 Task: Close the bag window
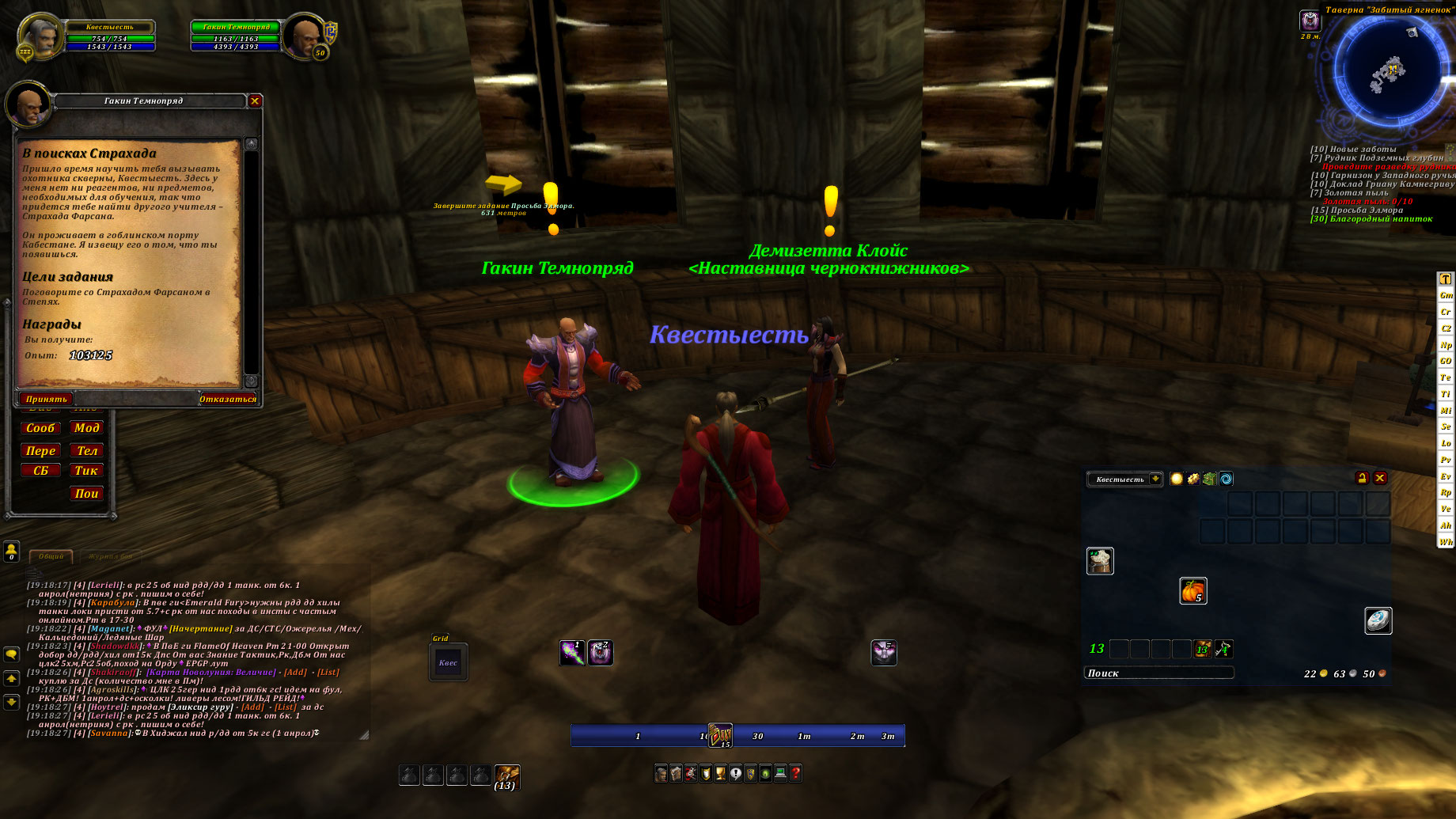1380,478
